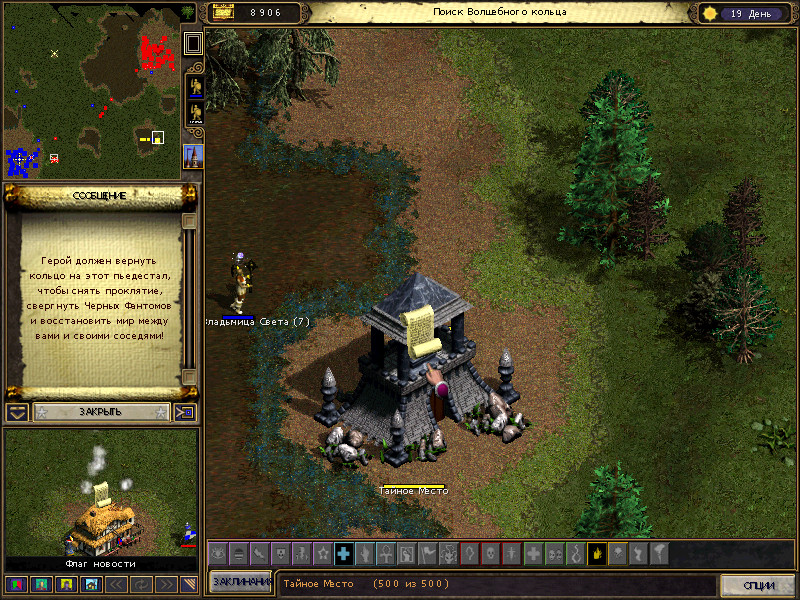Activate the blue cross healing spell

click(343, 553)
